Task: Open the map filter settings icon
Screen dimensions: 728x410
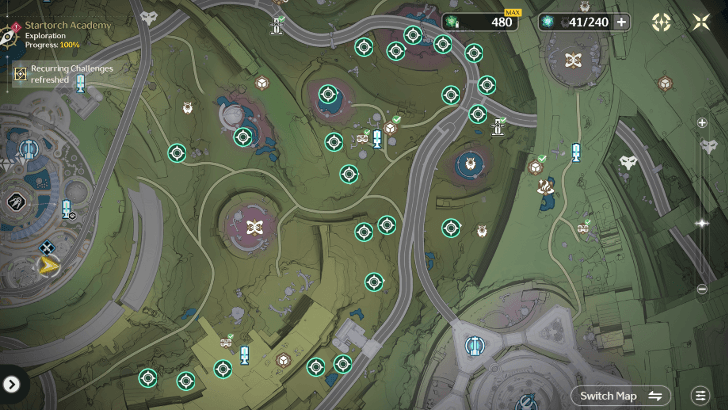Action: point(700,396)
